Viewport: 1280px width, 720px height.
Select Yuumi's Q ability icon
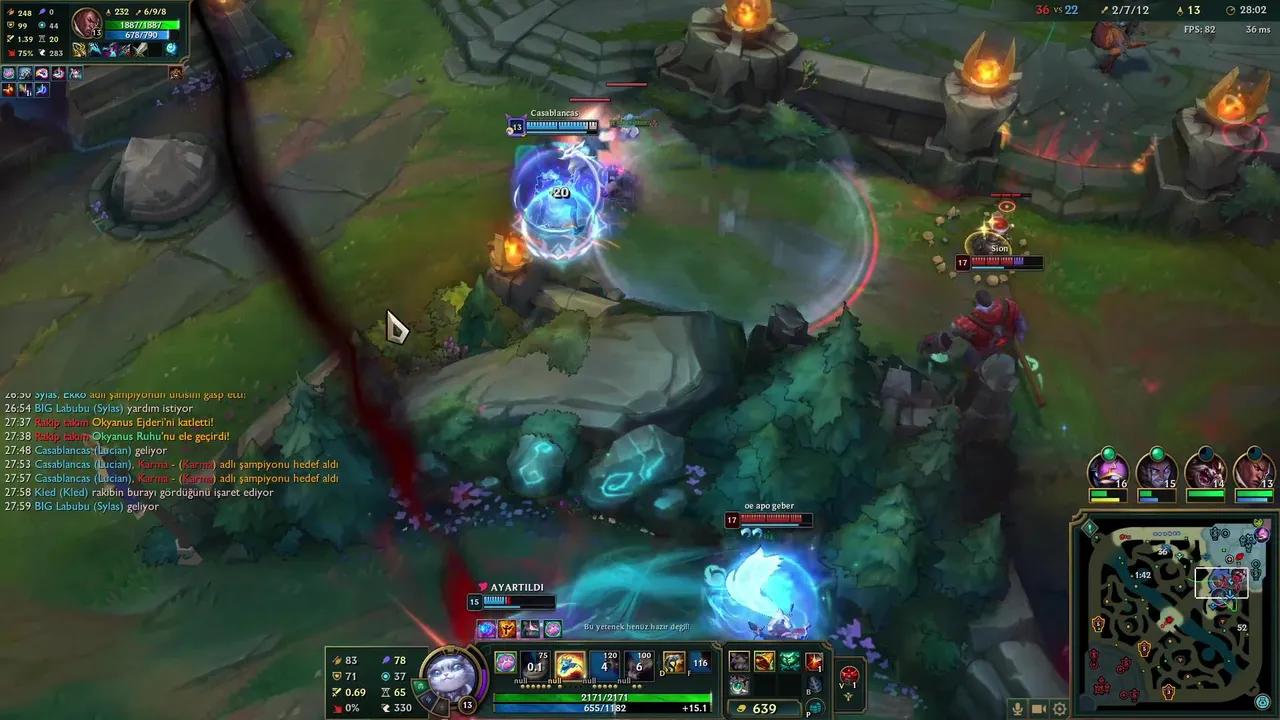pos(534,660)
